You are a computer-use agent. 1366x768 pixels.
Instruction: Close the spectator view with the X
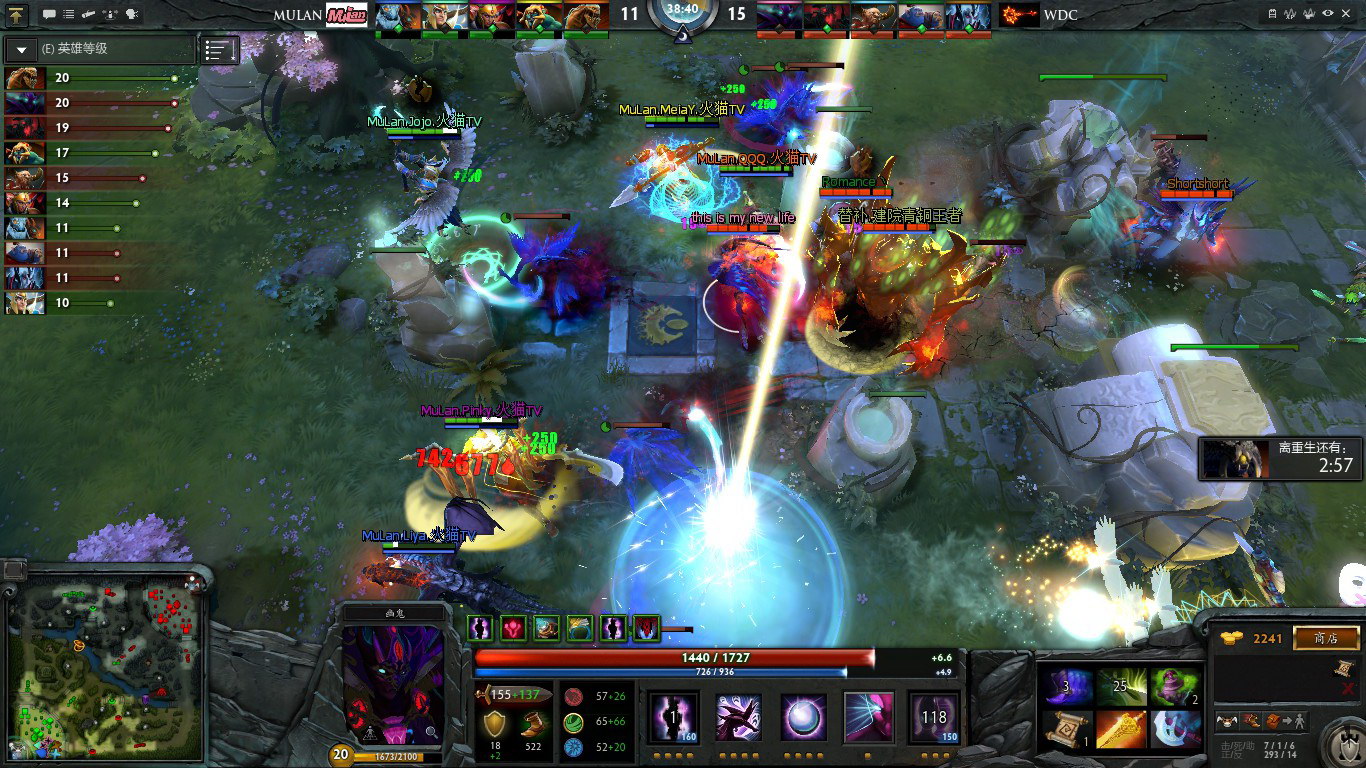[1349, 14]
